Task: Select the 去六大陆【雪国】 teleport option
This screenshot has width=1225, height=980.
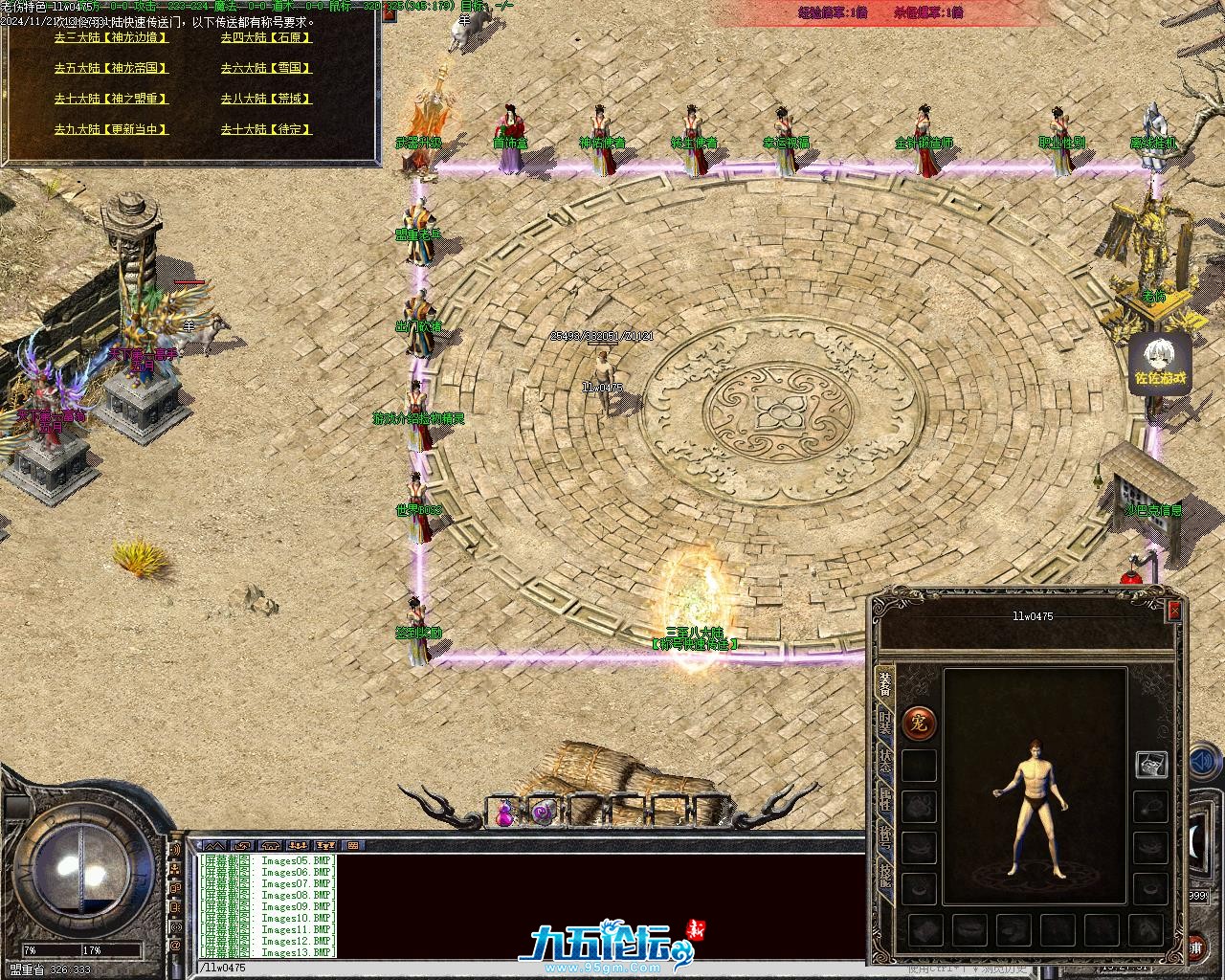Action: pos(266,69)
